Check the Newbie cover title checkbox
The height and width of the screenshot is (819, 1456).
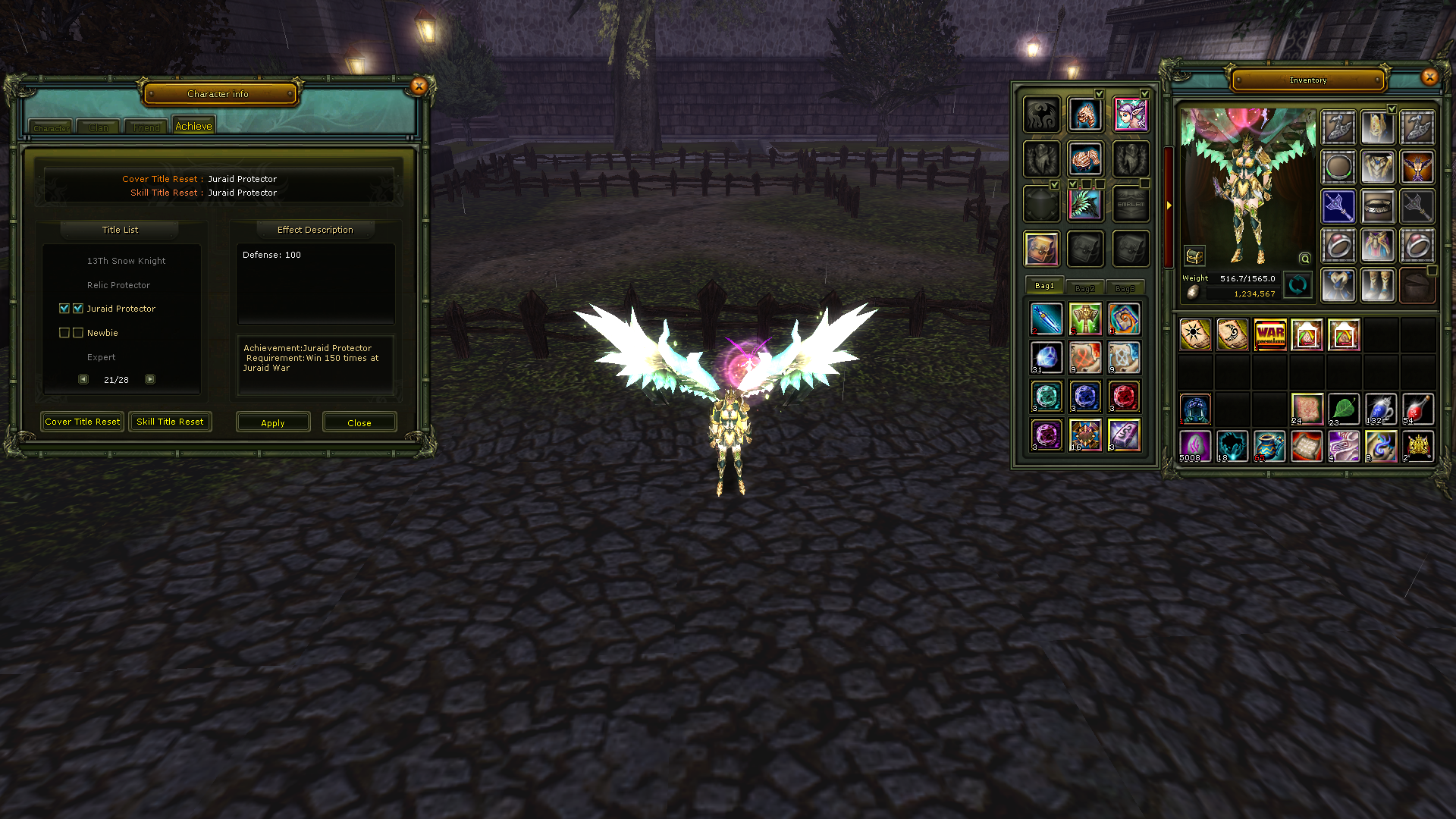(x=64, y=332)
